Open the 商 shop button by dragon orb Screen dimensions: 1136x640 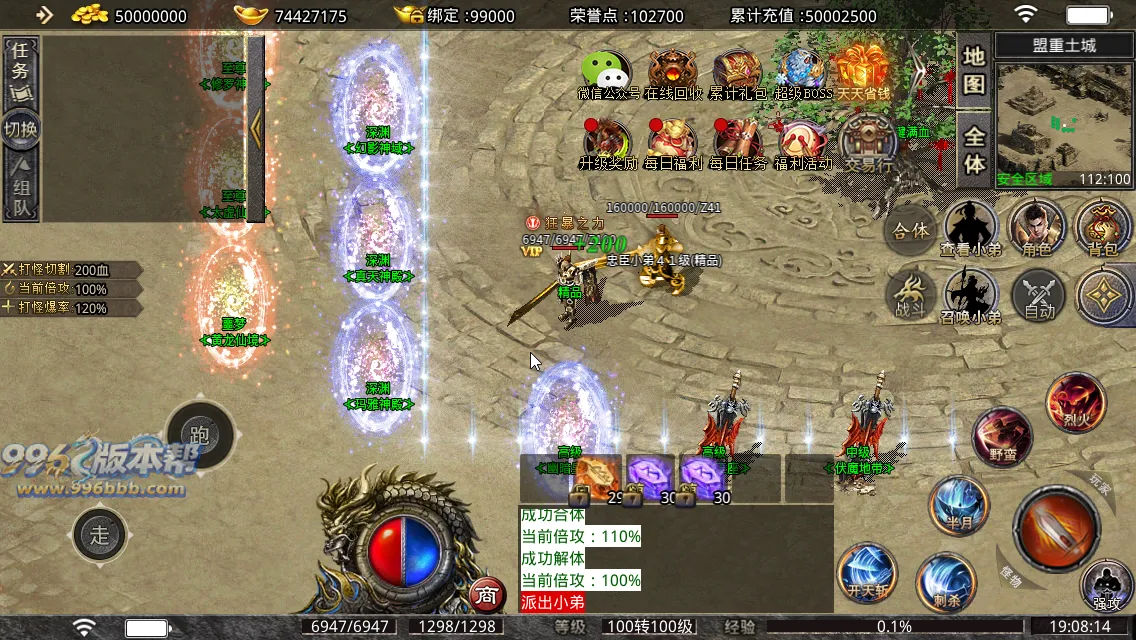(x=486, y=595)
